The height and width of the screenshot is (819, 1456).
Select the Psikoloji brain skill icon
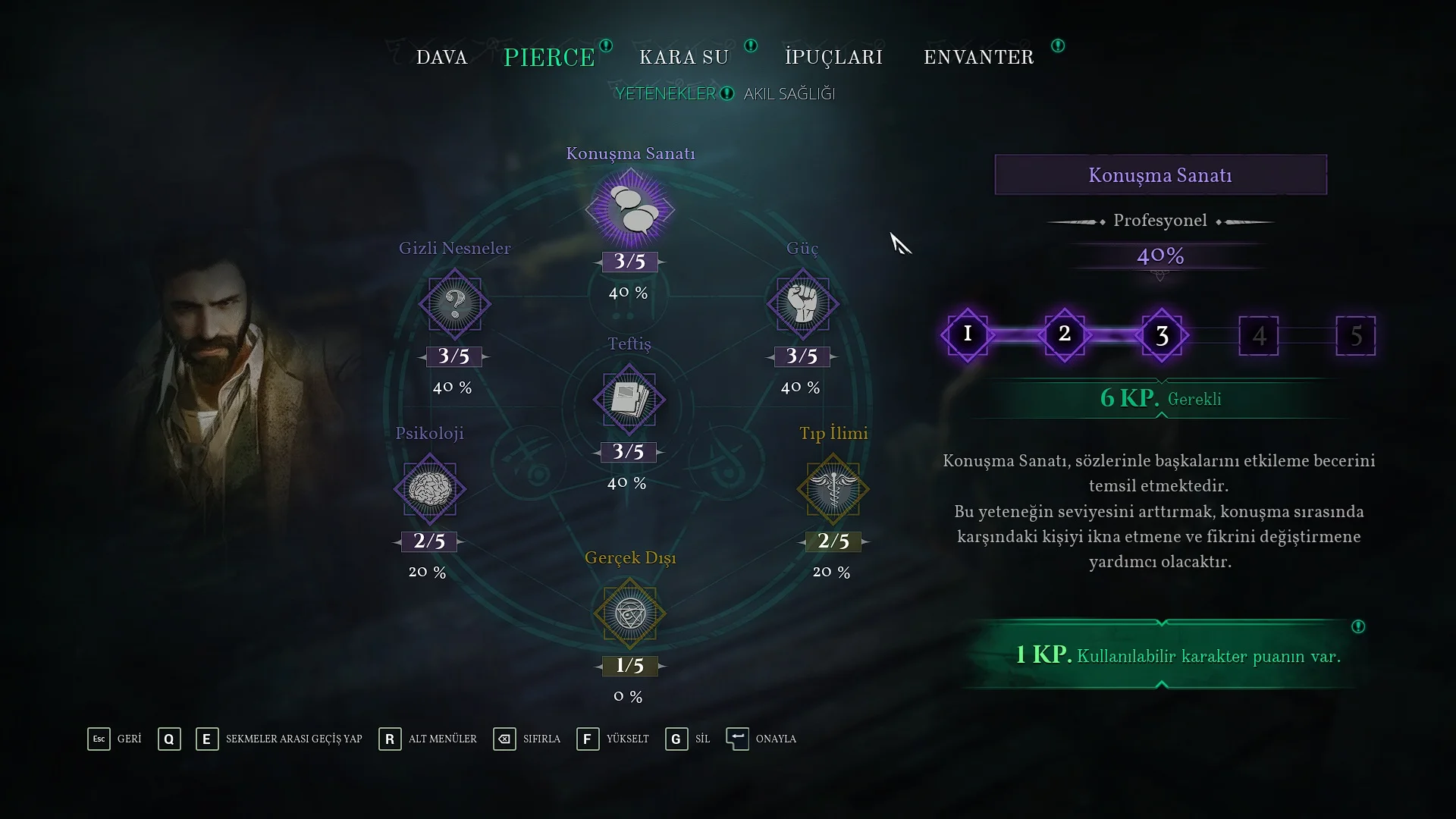coord(430,489)
